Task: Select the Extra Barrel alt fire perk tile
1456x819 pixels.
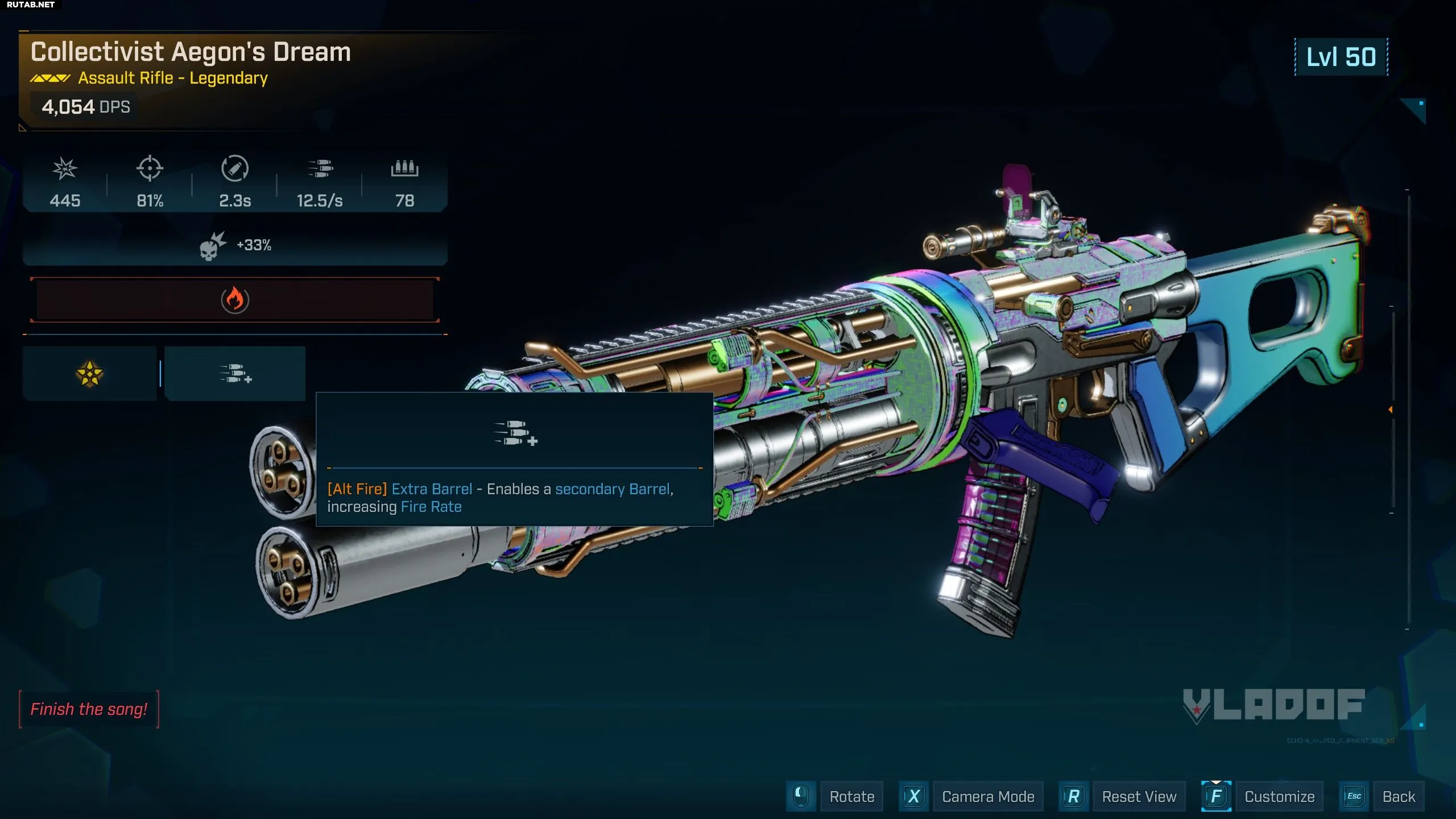Action: coord(235,374)
